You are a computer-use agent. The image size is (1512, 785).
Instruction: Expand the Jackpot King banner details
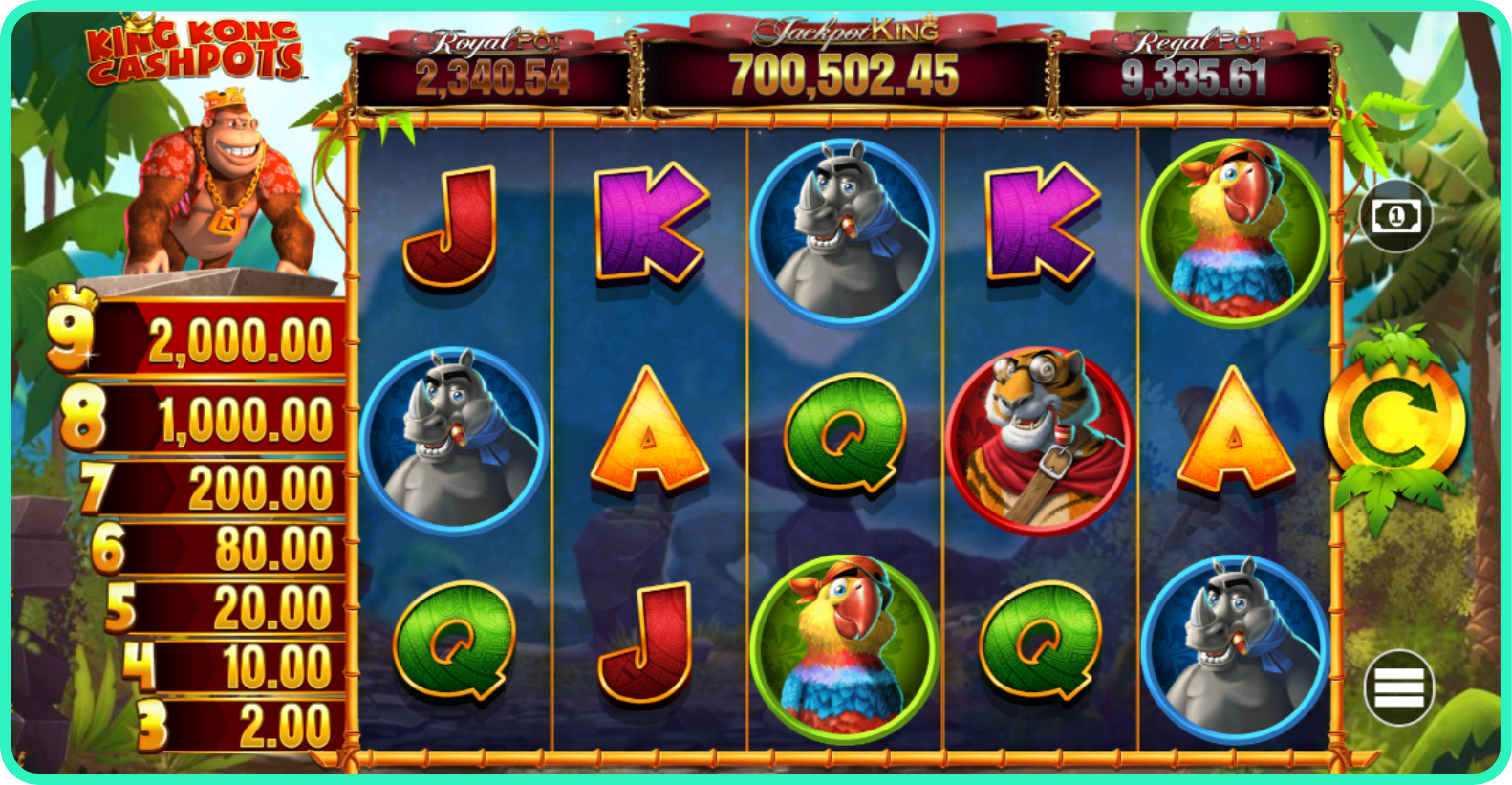[x=845, y=32]
